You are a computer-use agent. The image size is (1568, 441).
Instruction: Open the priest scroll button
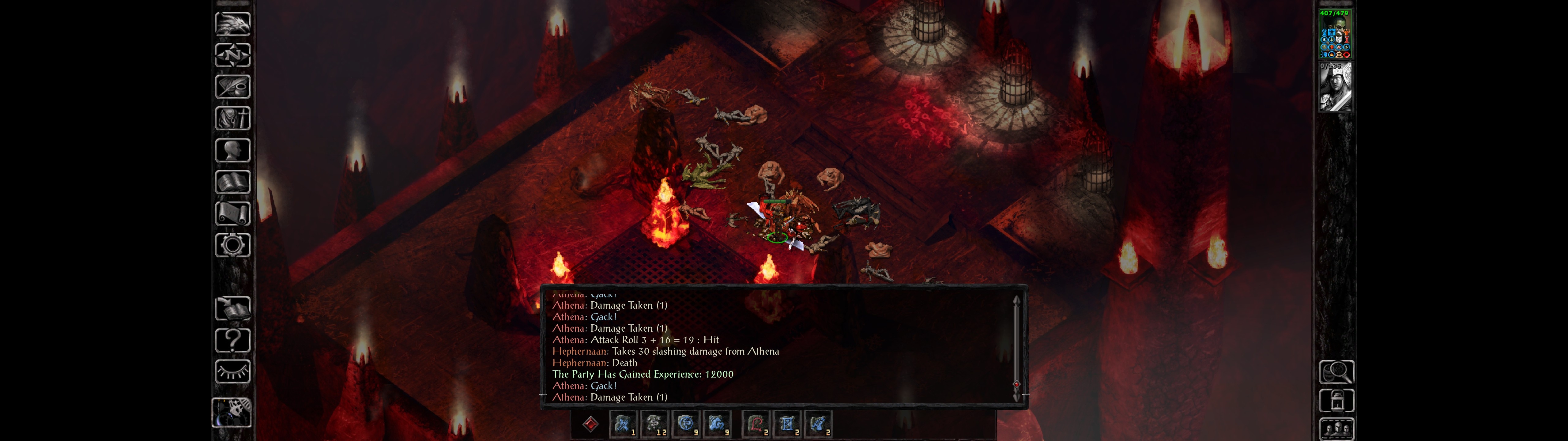(x=232, y=213)
